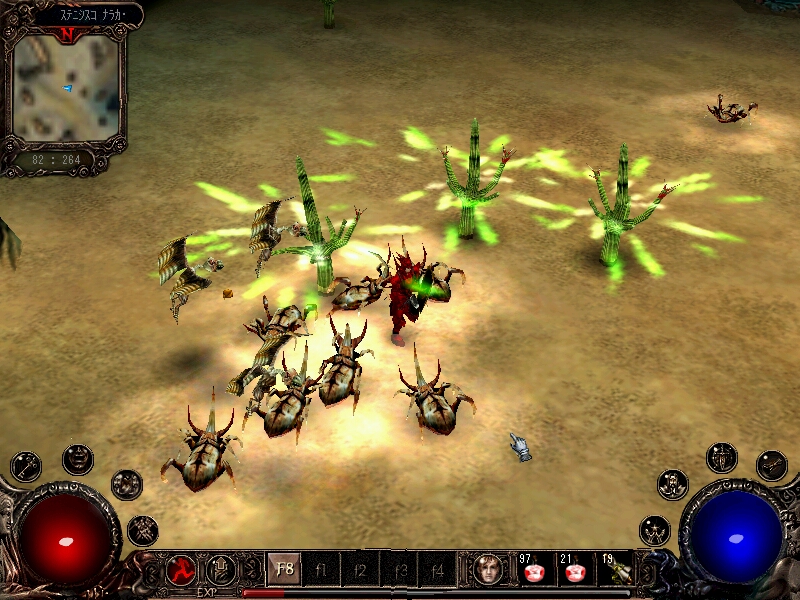Use the red potion stack of 97
Viewport: 800px width, 600px height.
coord(532,570)
